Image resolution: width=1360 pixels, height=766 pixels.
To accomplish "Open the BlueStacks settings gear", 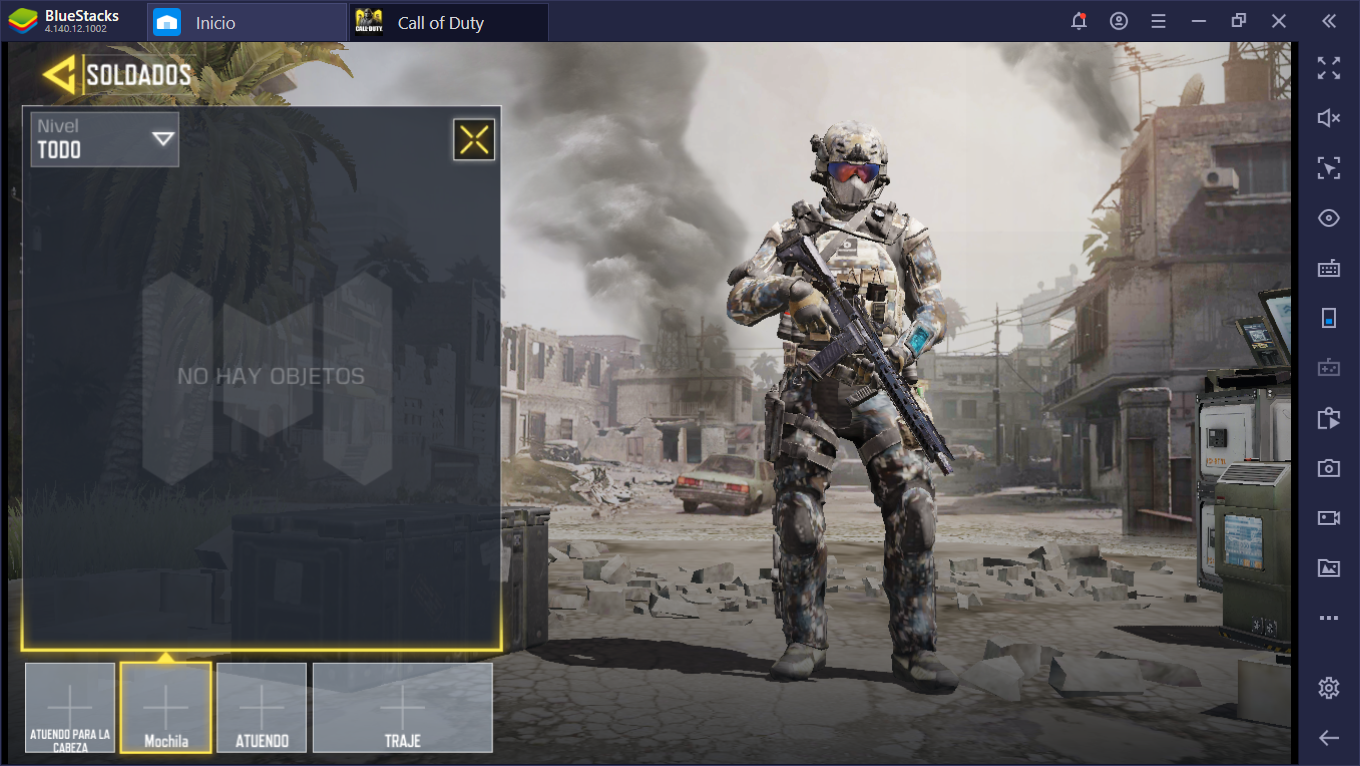I will click(1328, 688).
